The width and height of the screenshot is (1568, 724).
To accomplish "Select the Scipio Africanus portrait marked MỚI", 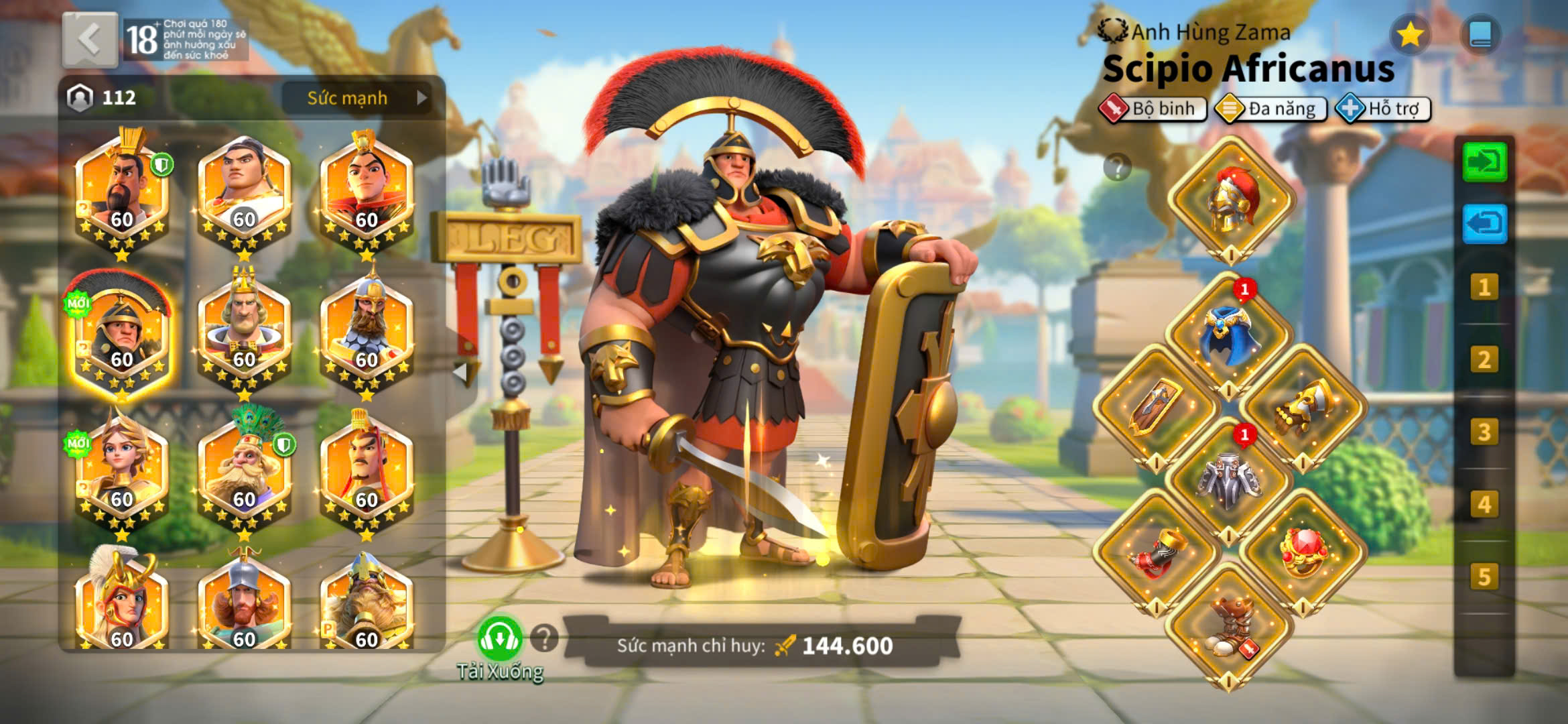I will 121,332.
